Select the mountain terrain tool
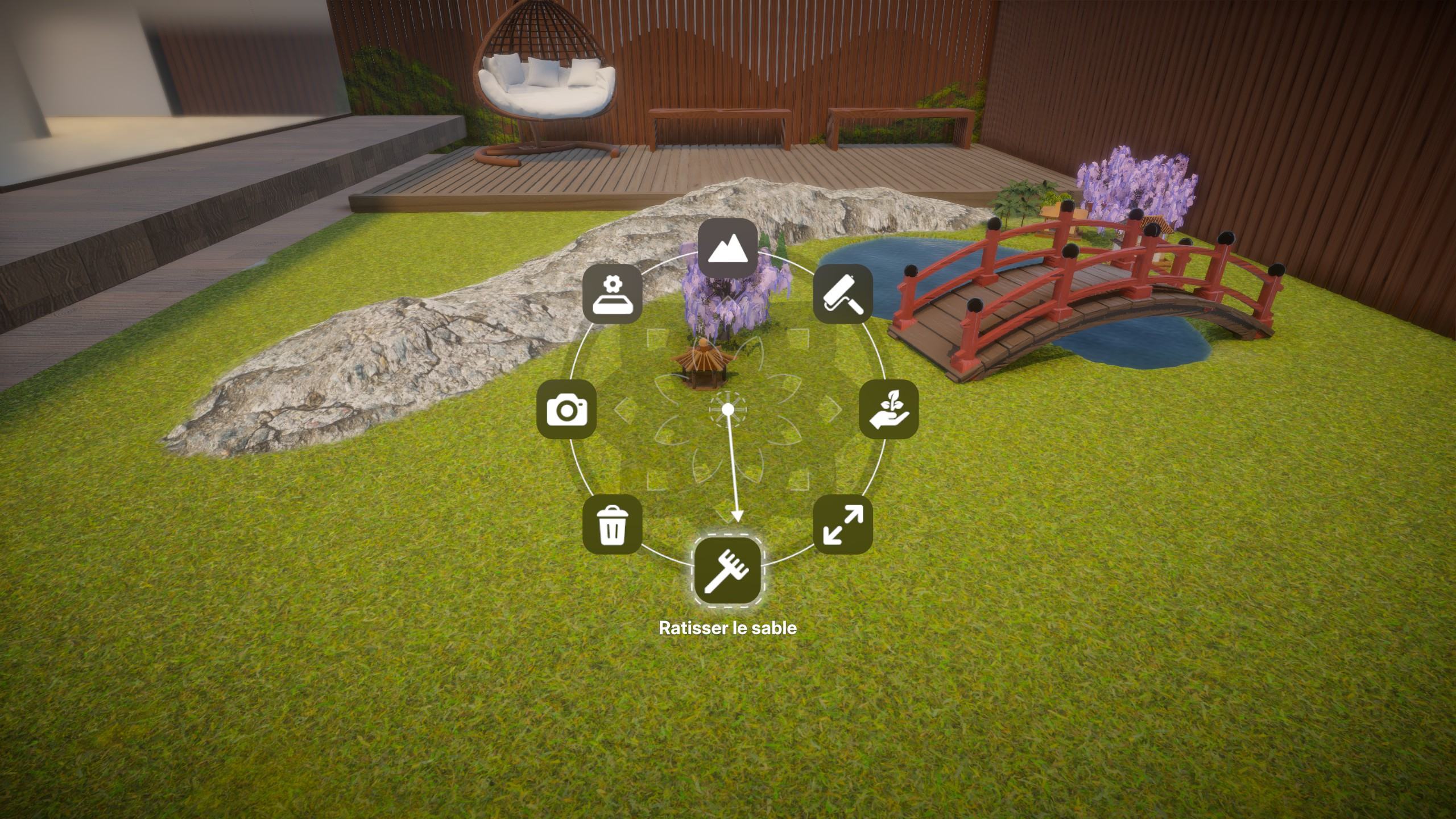 point(727,248)
